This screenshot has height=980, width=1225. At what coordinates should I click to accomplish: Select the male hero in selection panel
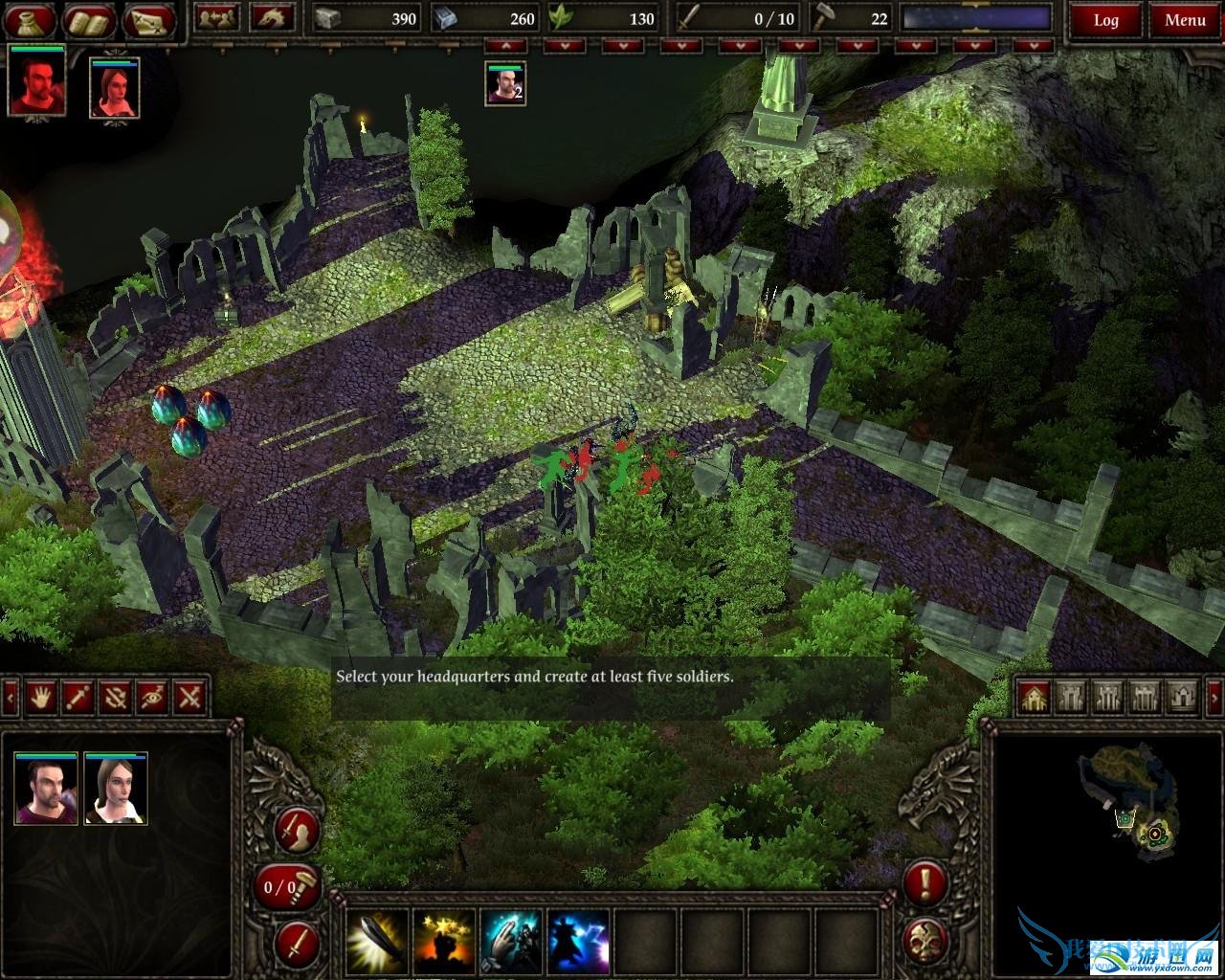(46, 789)
